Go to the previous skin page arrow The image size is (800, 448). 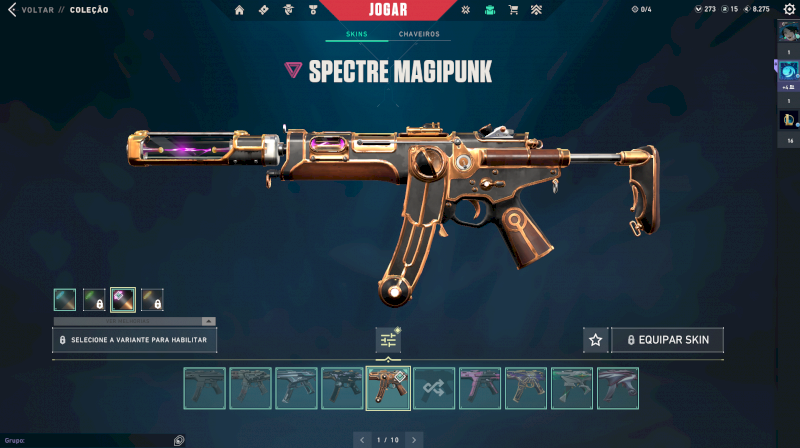[362, 439]
